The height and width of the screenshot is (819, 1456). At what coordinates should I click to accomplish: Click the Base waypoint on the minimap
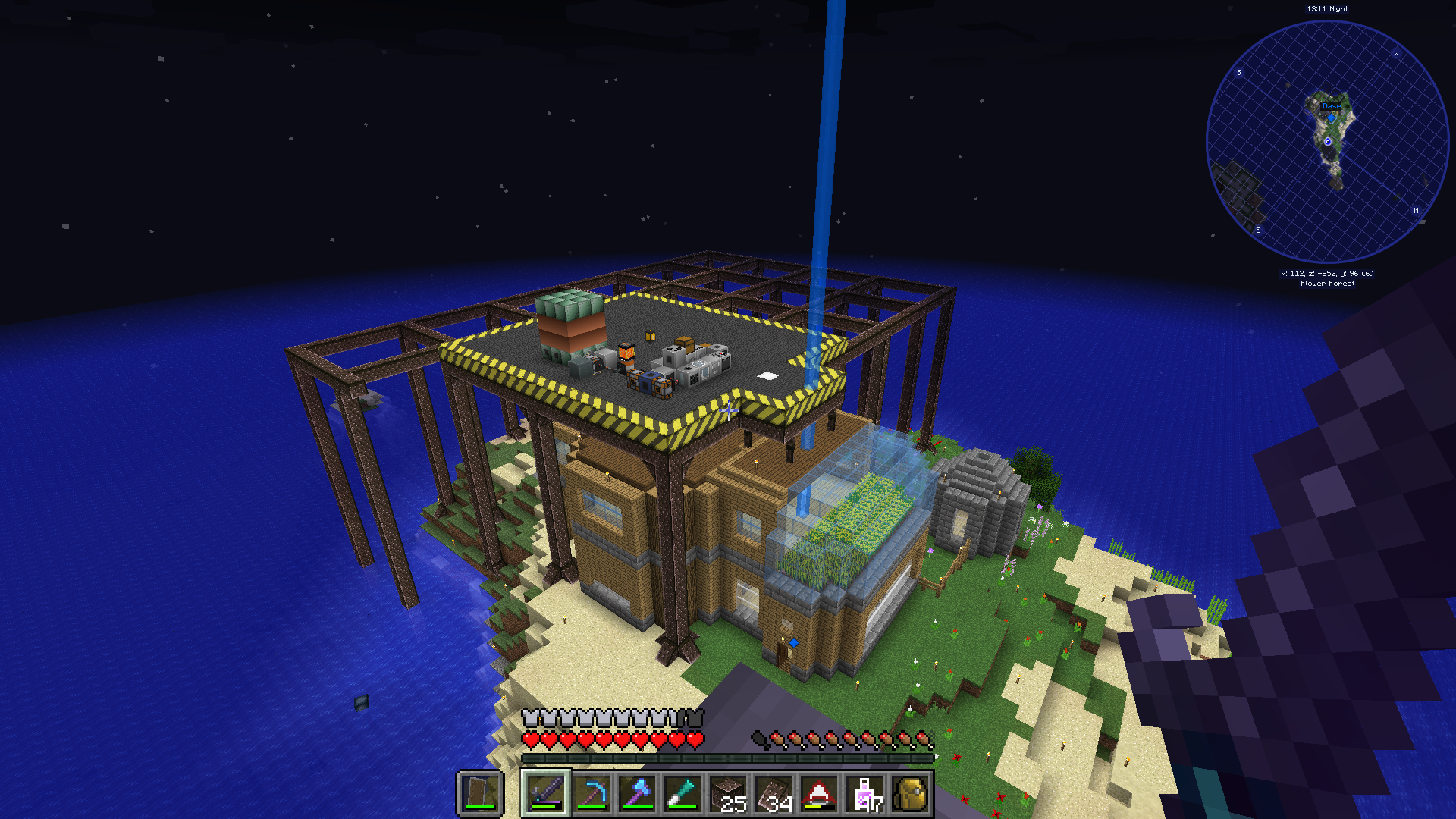[x=1332, y=107]
